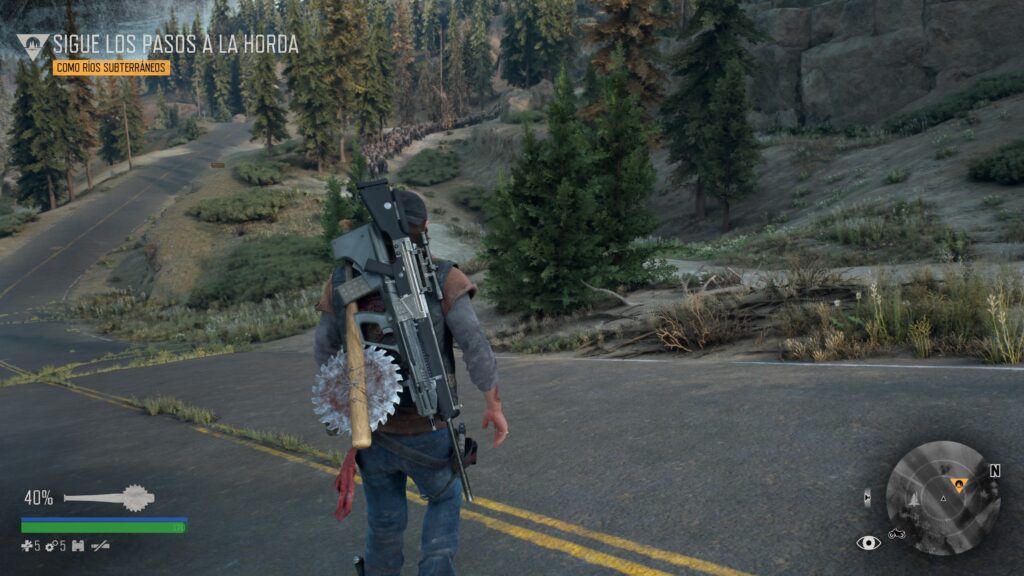Select the spiked bat melee weapon icon
1024x576 pixels.
tap(108, 497)
